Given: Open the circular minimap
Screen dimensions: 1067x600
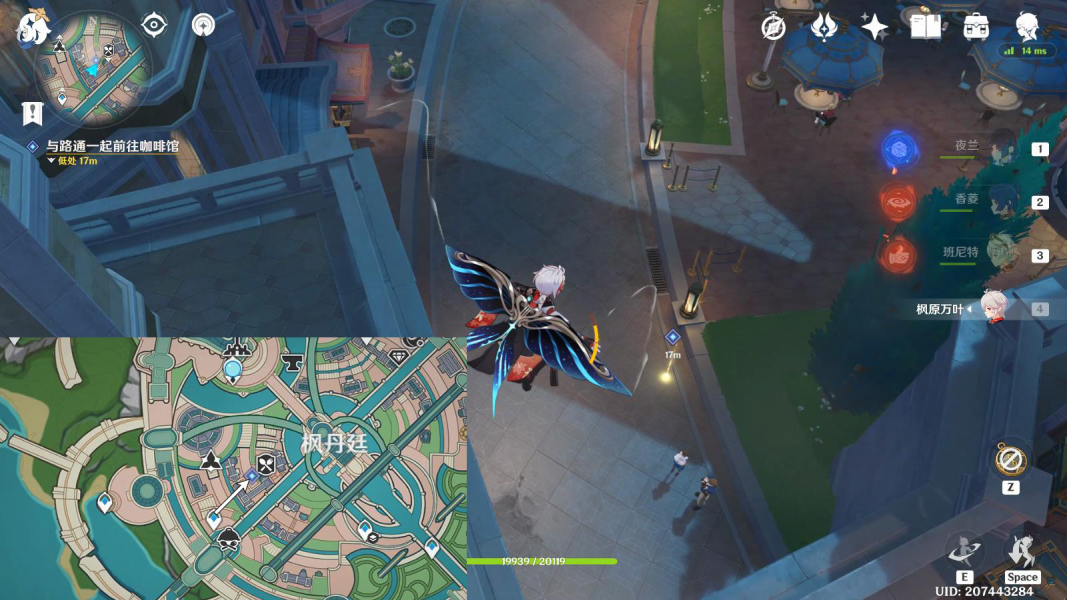Looking at the screenshot, I should tap(93, 70).
